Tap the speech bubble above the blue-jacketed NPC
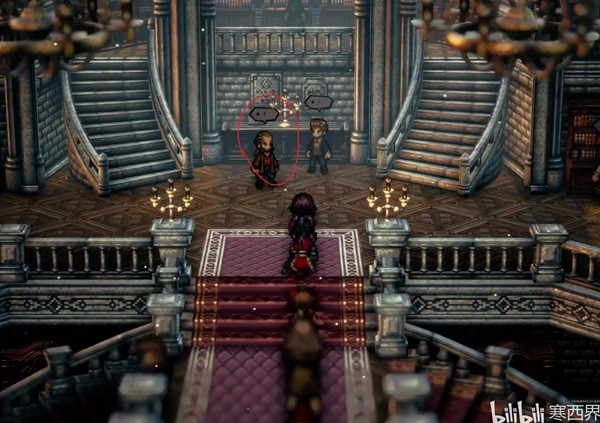600x423 pixels. (318, 102)
